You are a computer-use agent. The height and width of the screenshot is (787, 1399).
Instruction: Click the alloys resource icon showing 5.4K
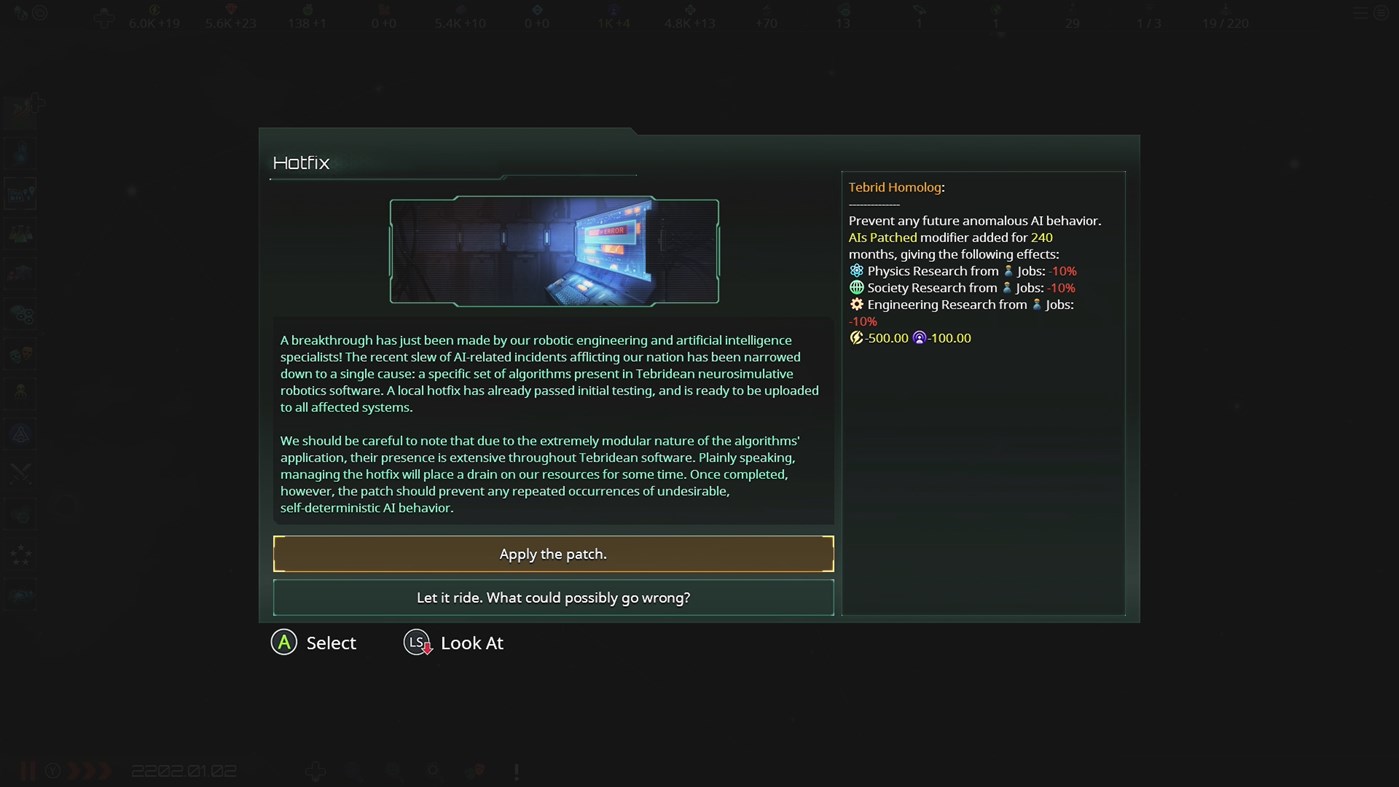[461, 11]
